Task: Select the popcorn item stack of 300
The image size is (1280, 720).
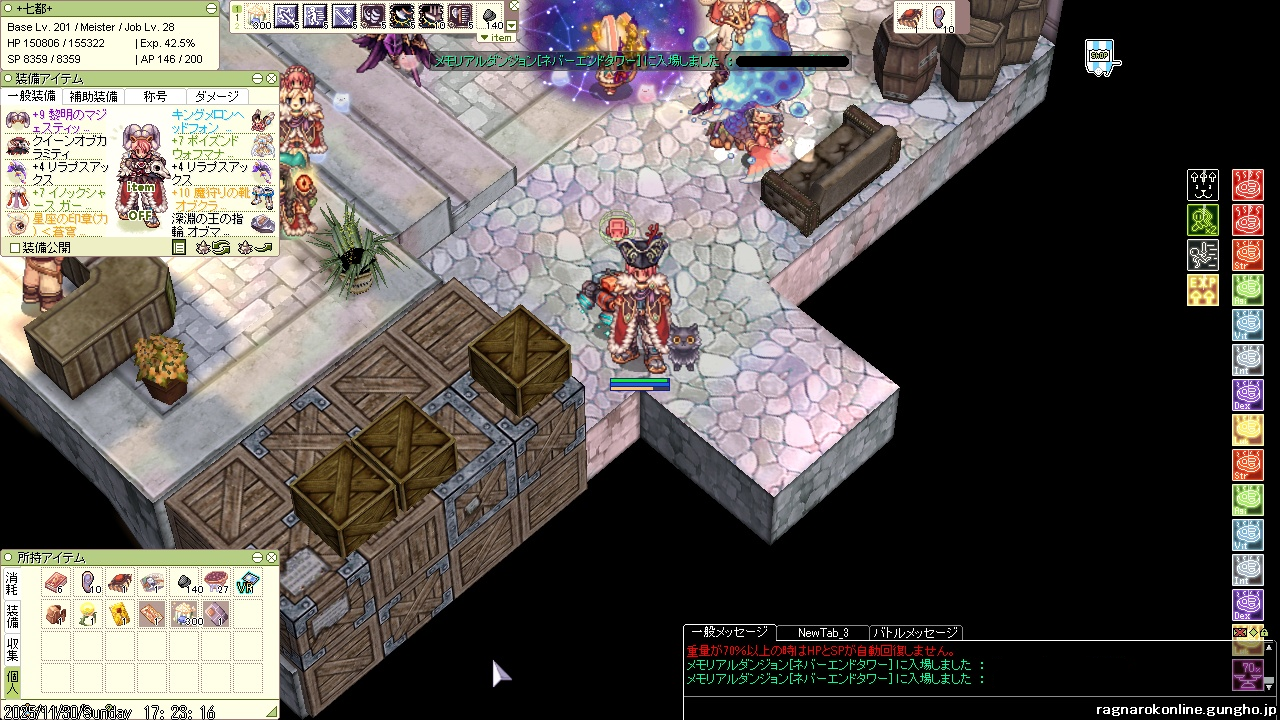Action: click(x=184, y=613)
